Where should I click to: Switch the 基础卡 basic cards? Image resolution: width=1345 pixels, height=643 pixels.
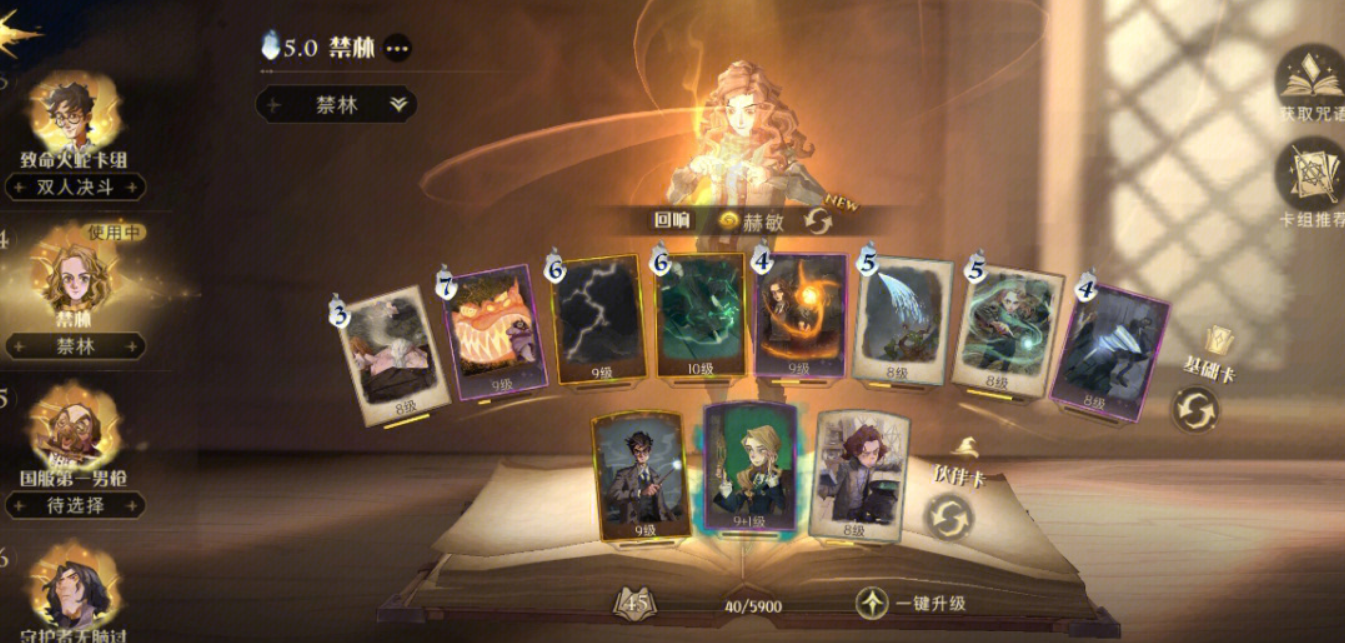click(1195, 410)
